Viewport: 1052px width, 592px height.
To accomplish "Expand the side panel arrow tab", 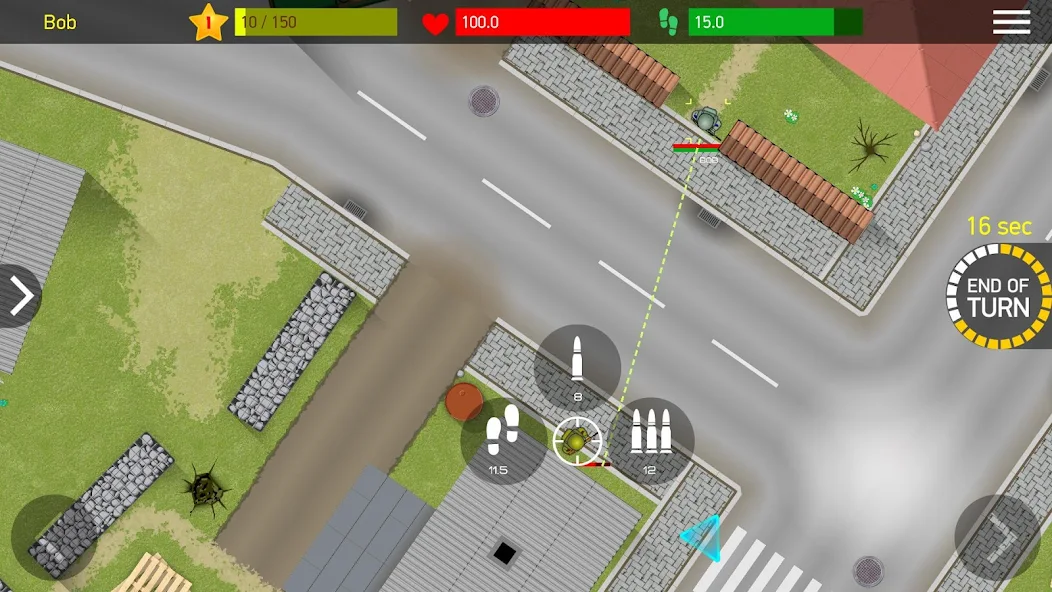I will [19, 296].
